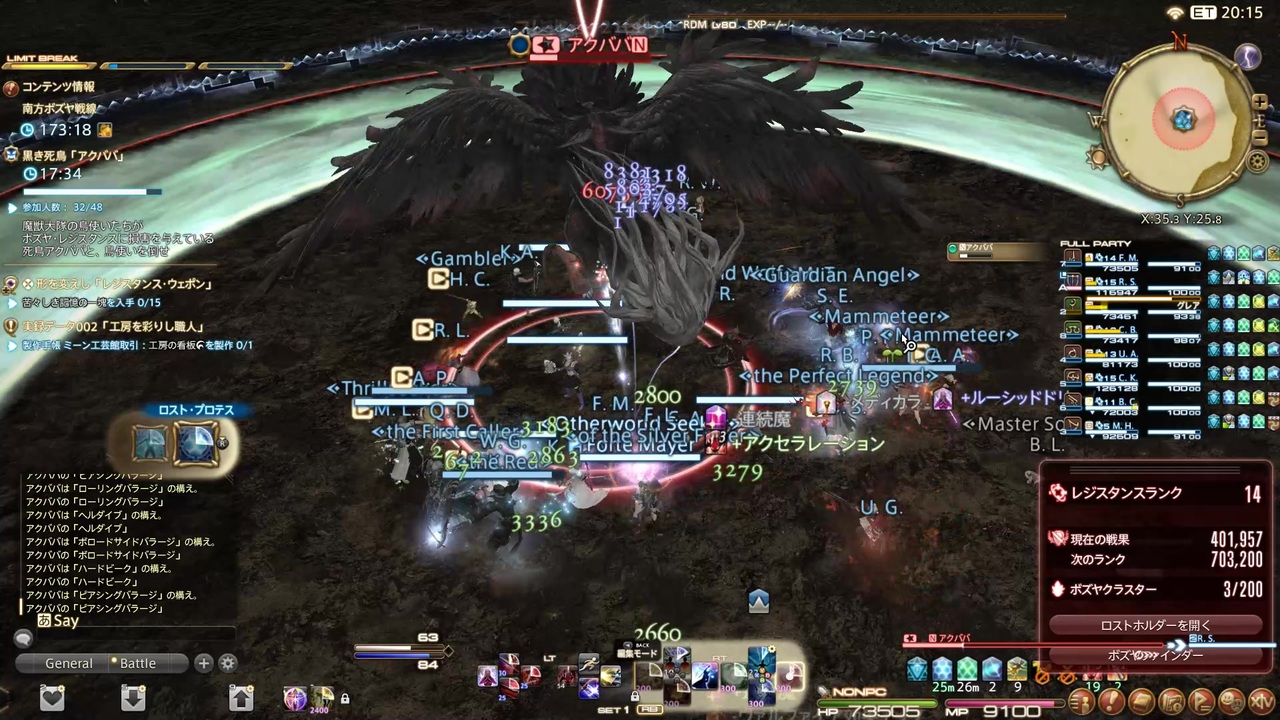Click the blue new-message arrow above the hotbar

[x=758, y=601]
